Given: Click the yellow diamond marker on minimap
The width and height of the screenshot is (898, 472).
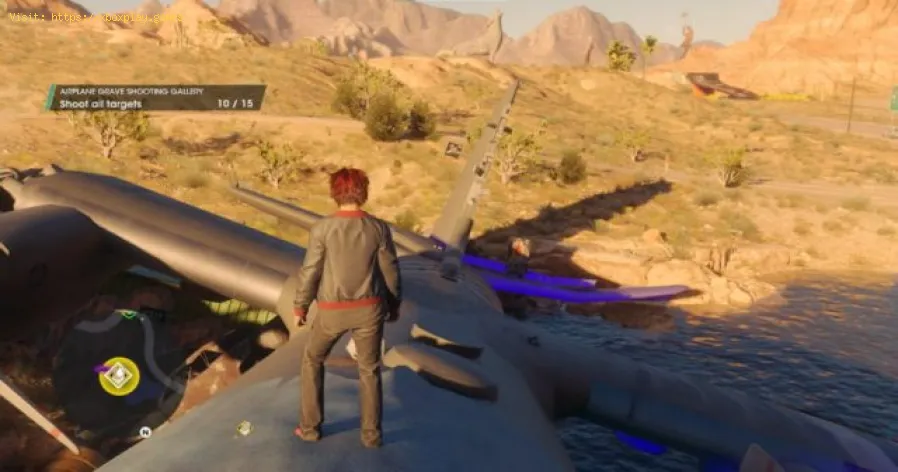Looking at the screenshot, I should (x=119, y=376).
